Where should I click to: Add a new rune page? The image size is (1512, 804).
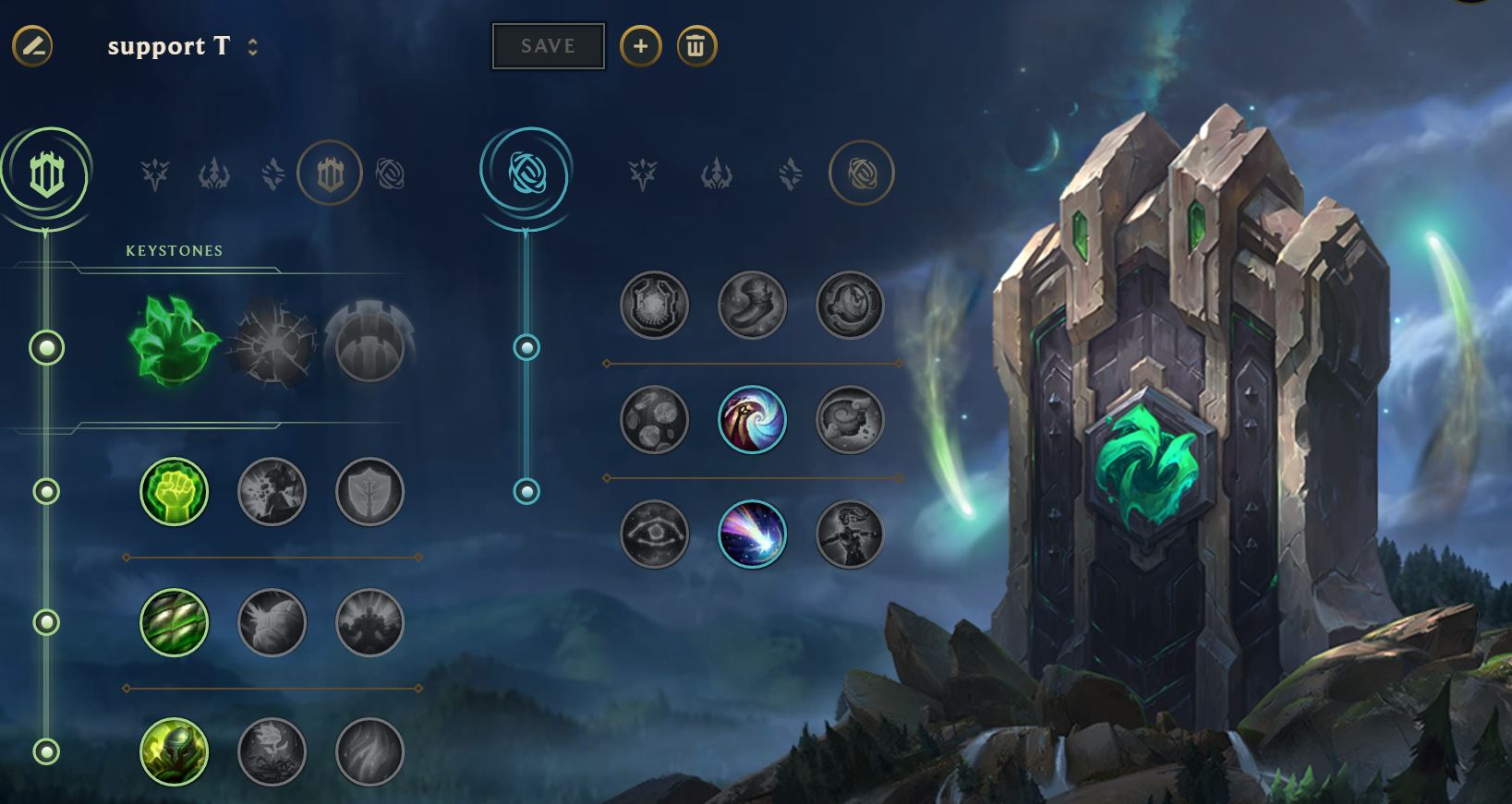[640, 46]
